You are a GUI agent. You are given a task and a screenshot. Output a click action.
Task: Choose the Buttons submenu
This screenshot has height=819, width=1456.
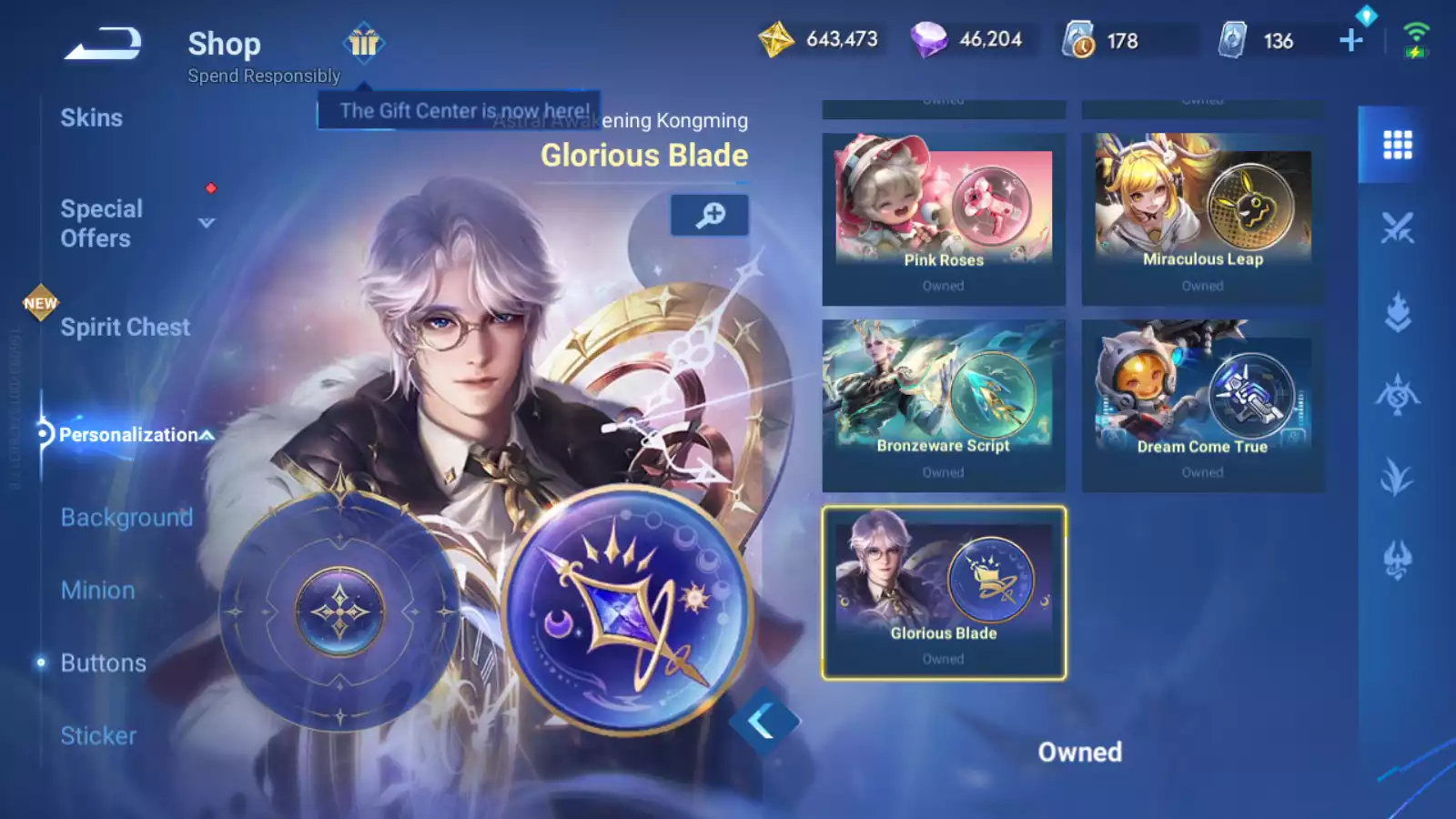[103, 663]
